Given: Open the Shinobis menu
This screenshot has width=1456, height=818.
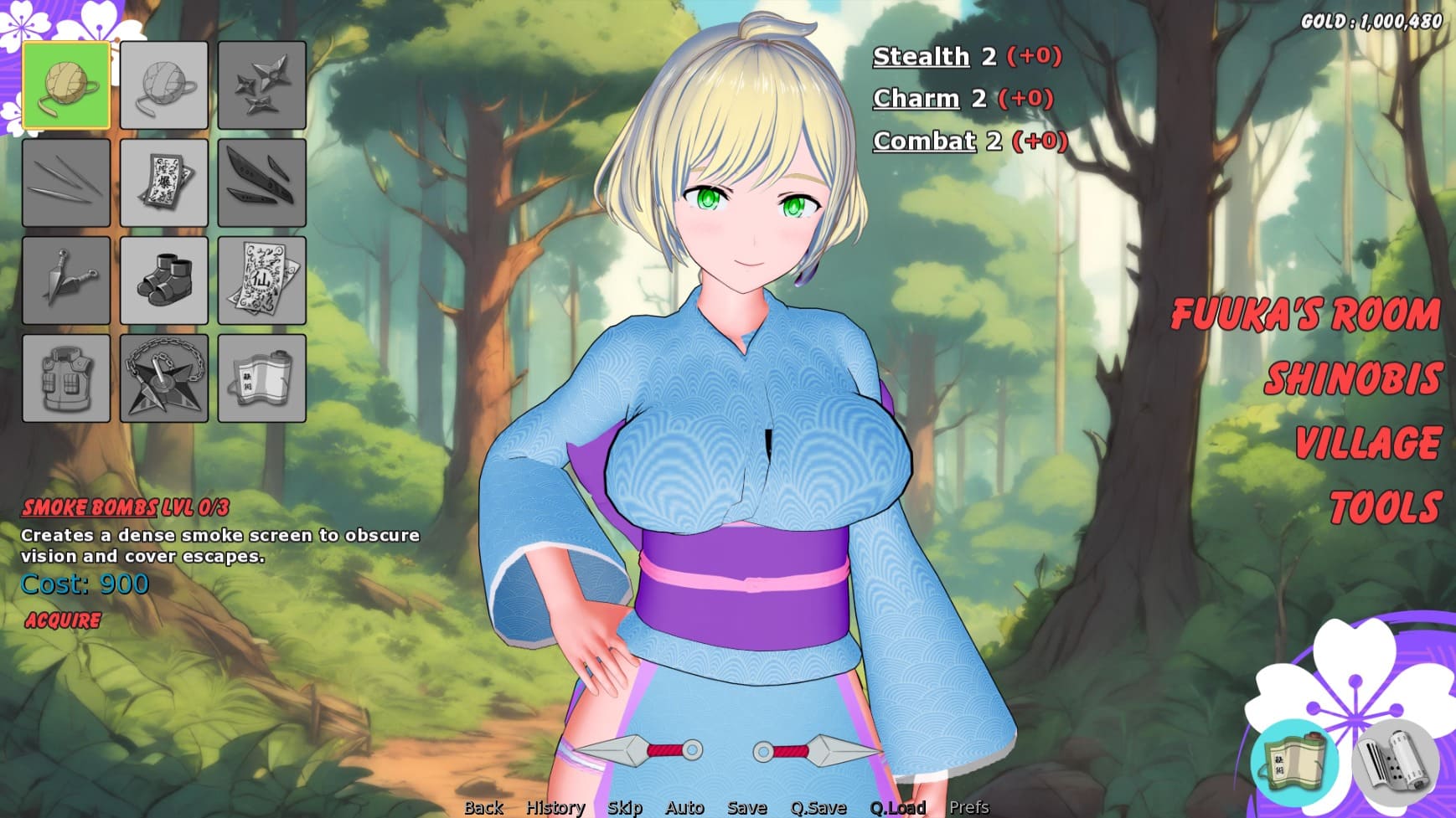Looking at the screenshot, I should click(1352, 379).
